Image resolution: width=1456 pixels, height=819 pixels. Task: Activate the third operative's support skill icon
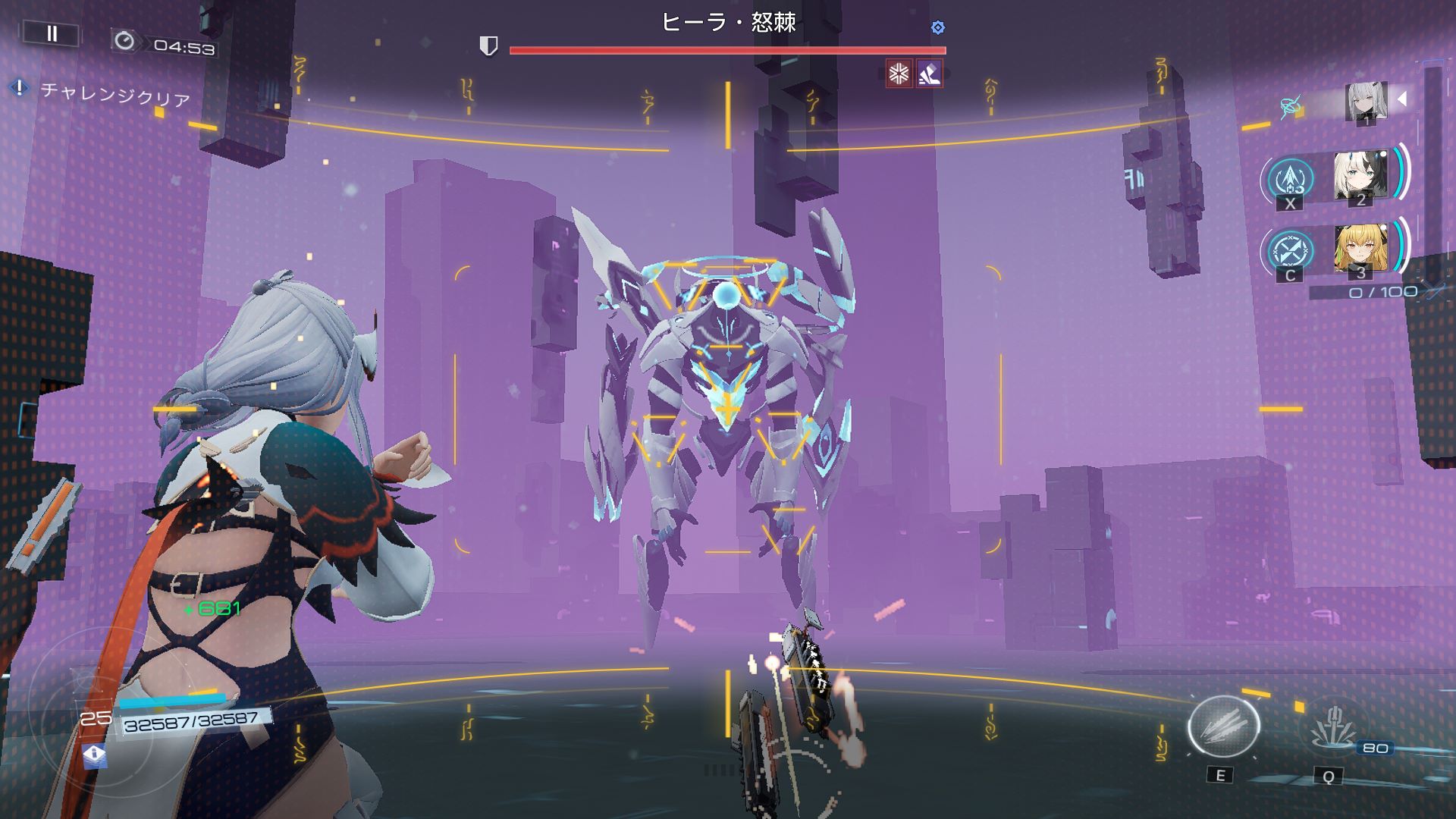[x=1288, y=250]
